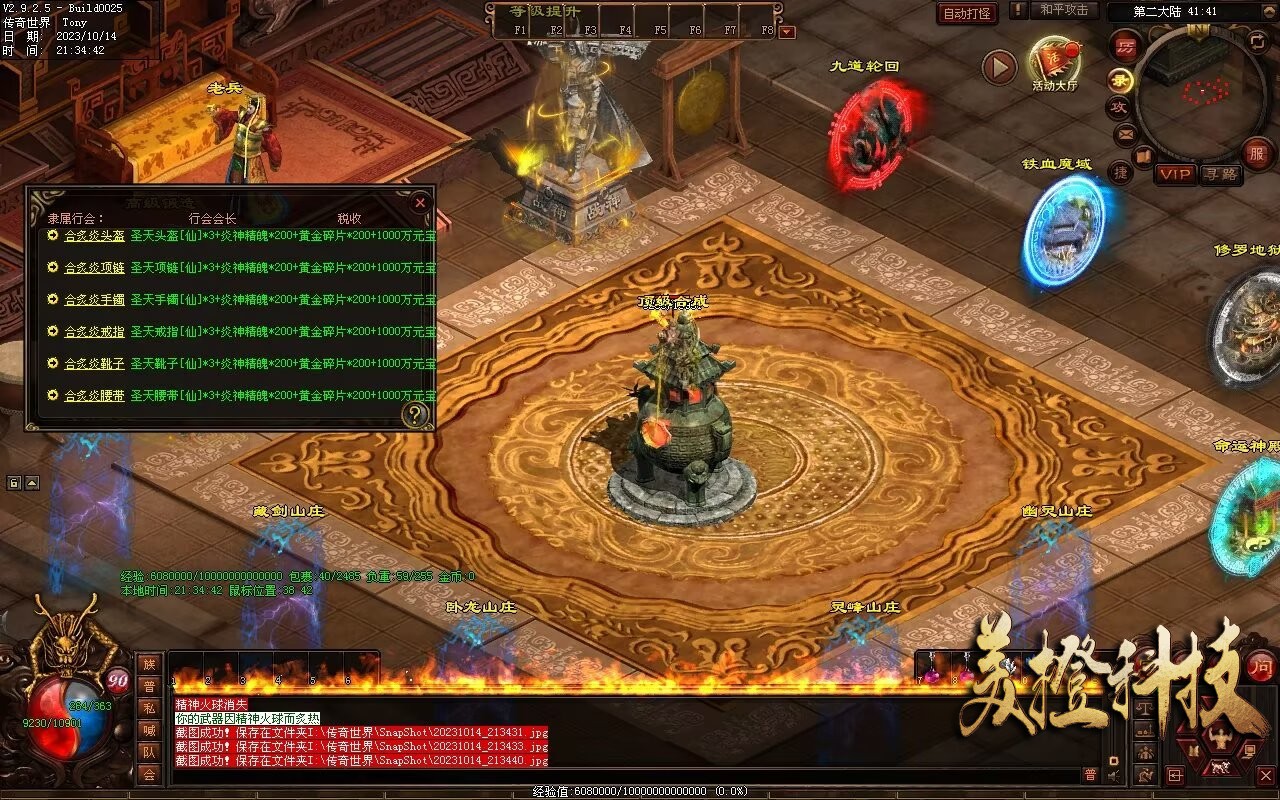The height and width of the screenshot is (800, 1280).
Task: Select the 合炙炎腰带 belt recipe
Action: tap(94, 396)
